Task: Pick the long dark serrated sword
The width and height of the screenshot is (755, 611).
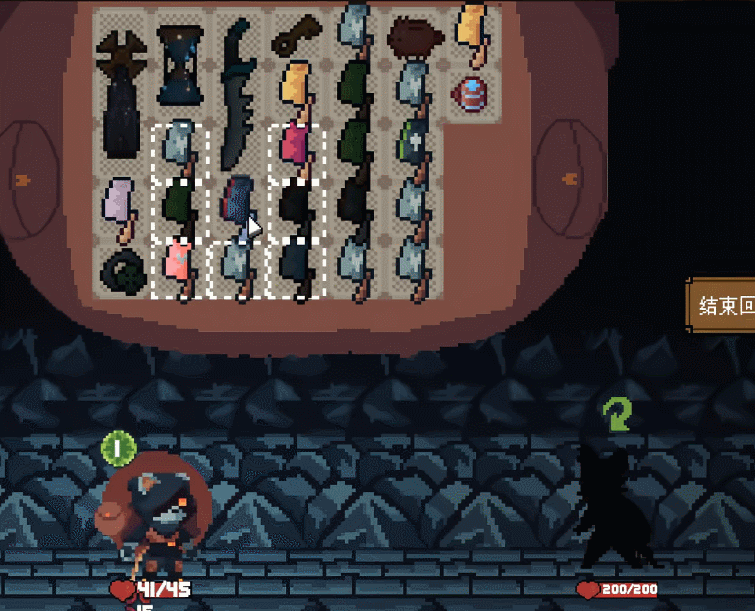Action: click(x=236, y=94)
